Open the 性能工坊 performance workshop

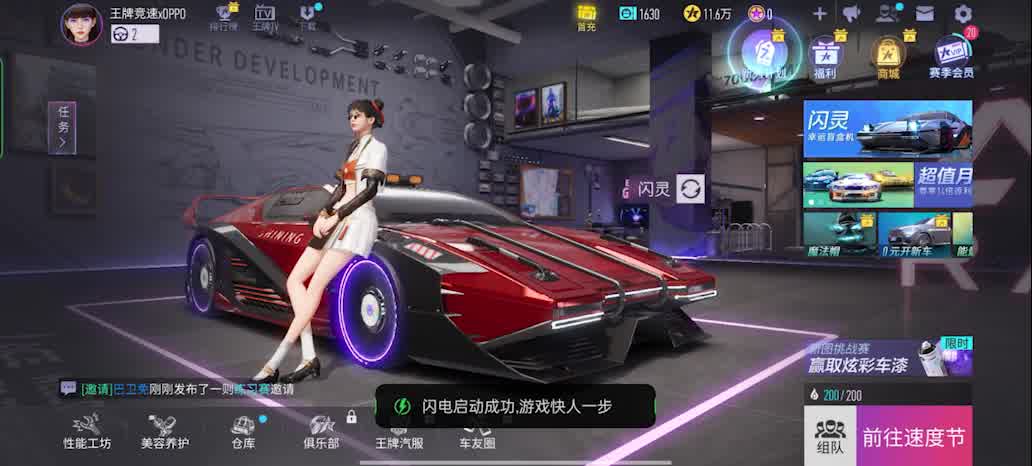point(87,432)
